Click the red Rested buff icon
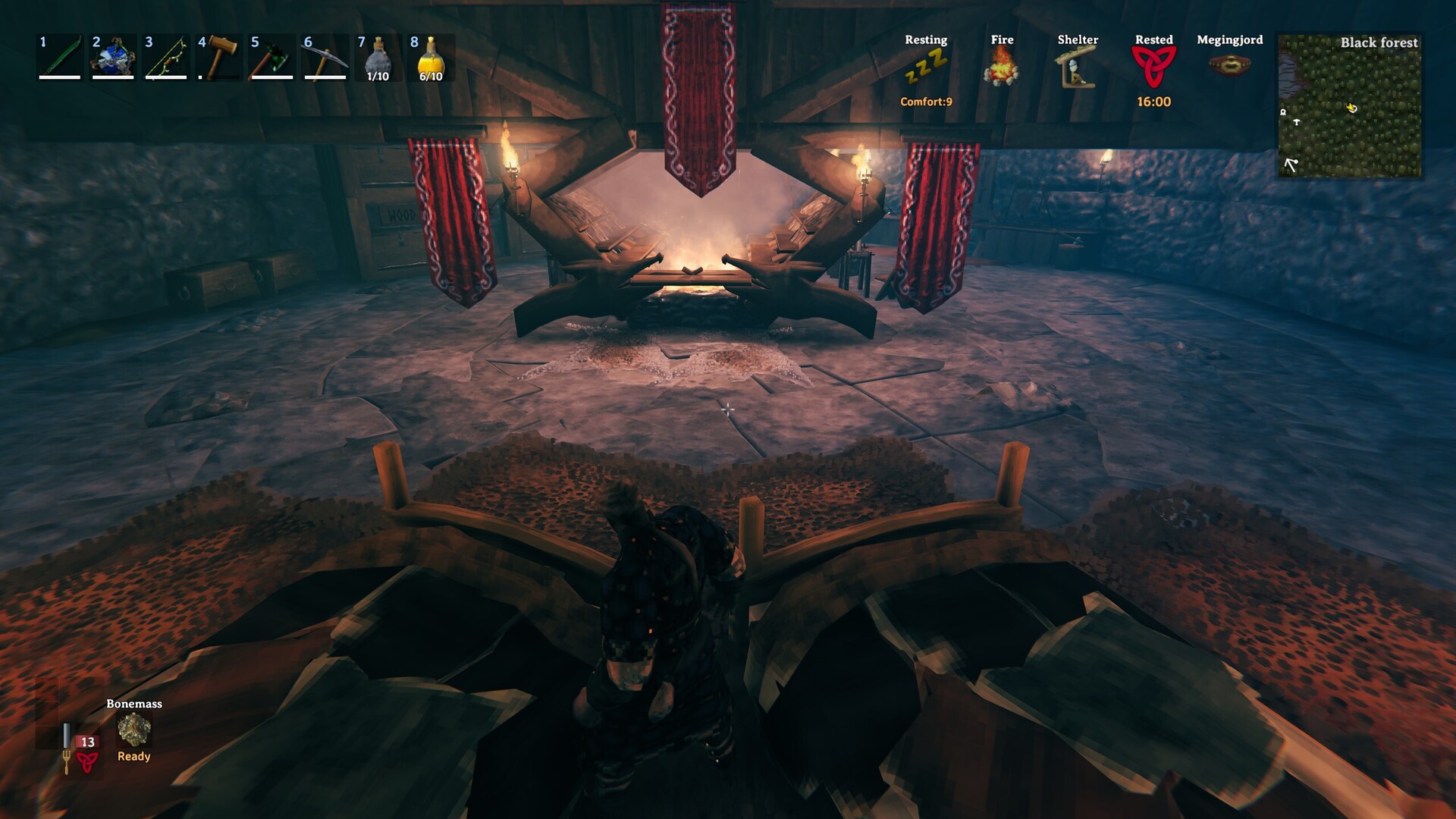Screen dimensions: 1456x819 point(1153,67)
